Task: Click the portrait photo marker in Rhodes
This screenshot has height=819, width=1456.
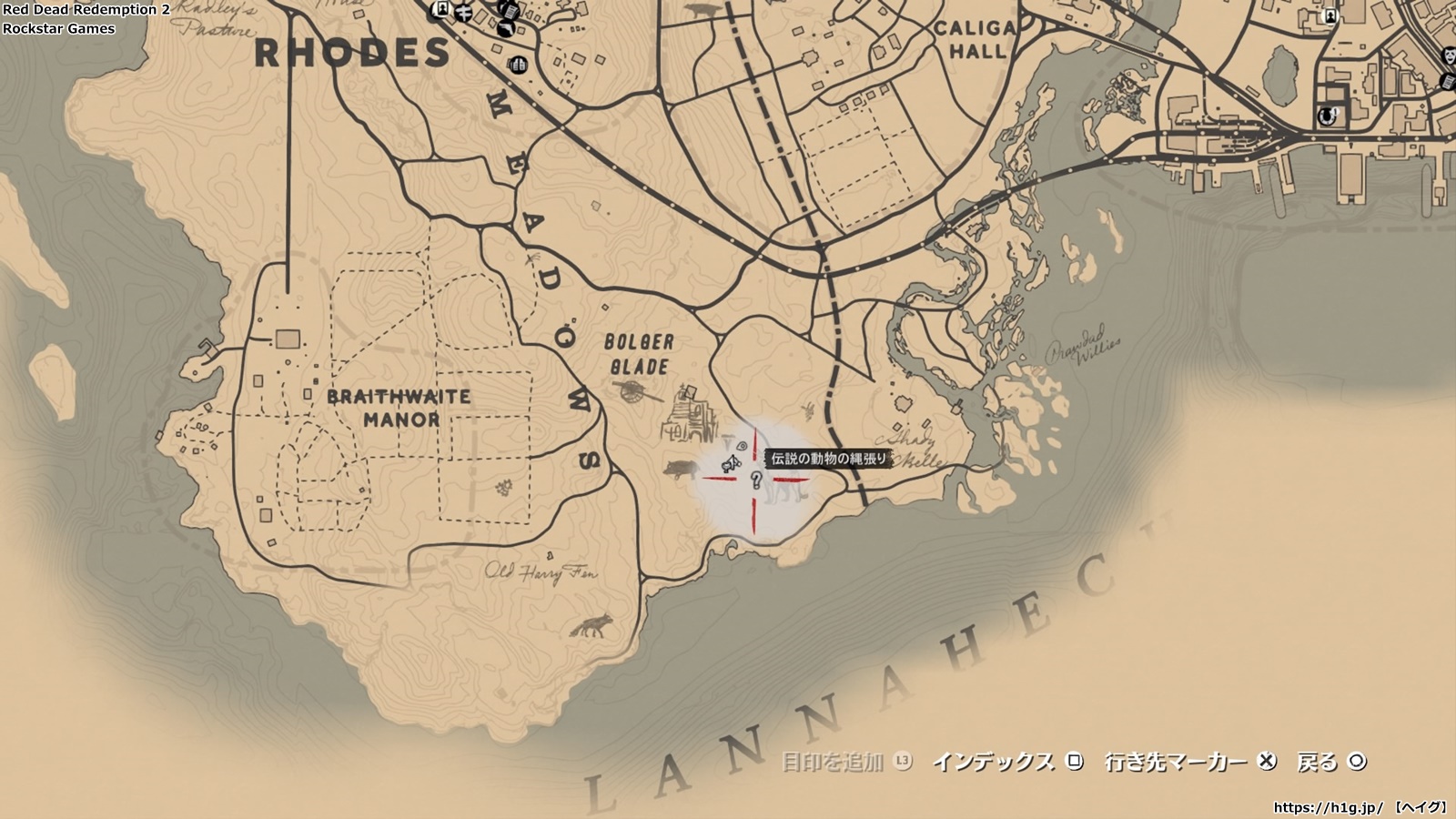Action: click(442, 9)
